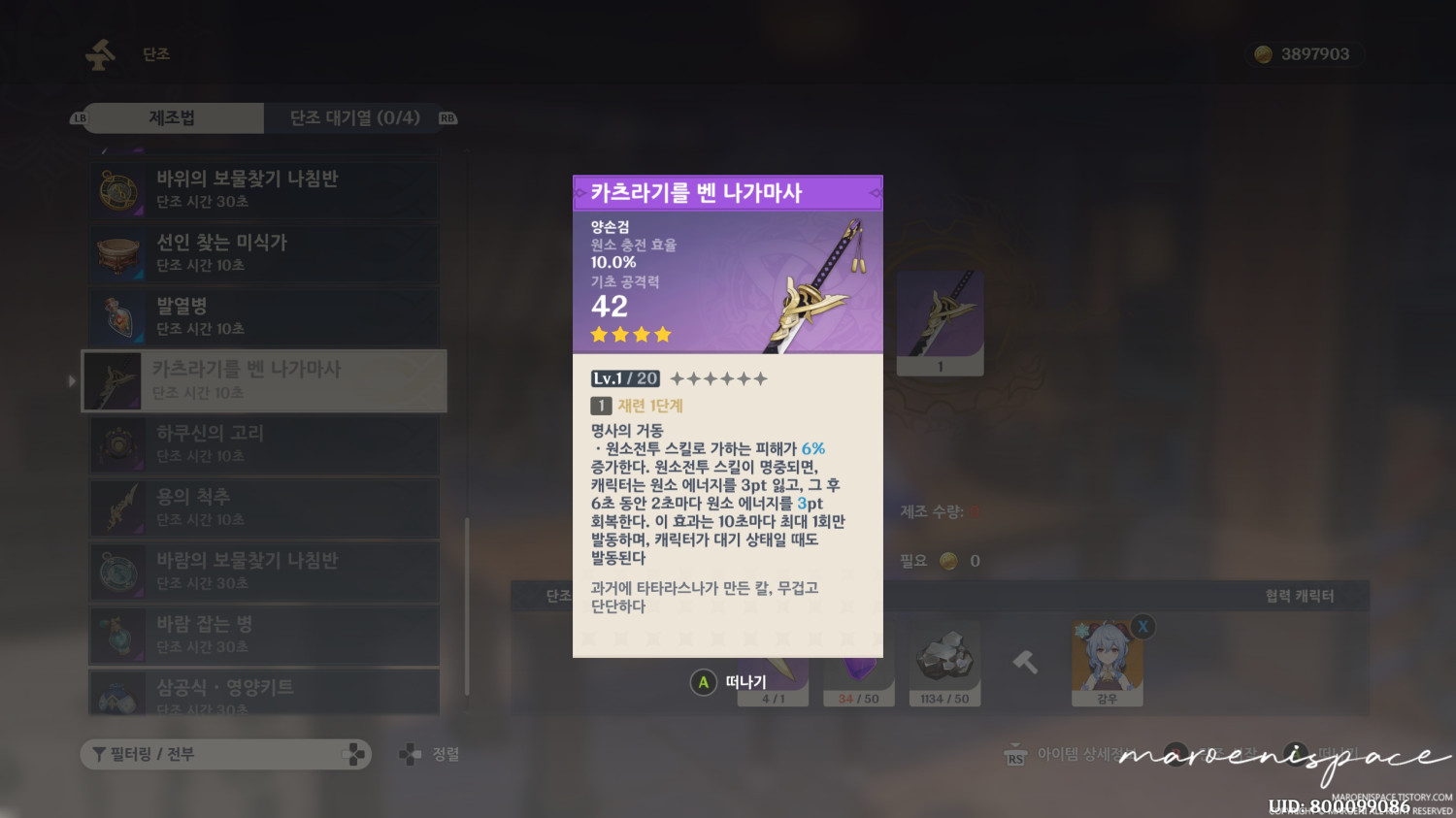The height and width of the screenshot is (818, 1456).
Task: Click the 하쿠신의 고리 ring recipe icon
Action: 116,444
